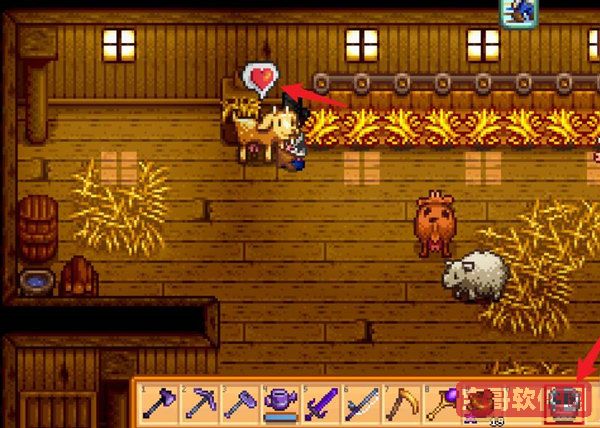Select the purple galaxy sword
This screenshot has height=428, width=600.
(x=318, y=405)
